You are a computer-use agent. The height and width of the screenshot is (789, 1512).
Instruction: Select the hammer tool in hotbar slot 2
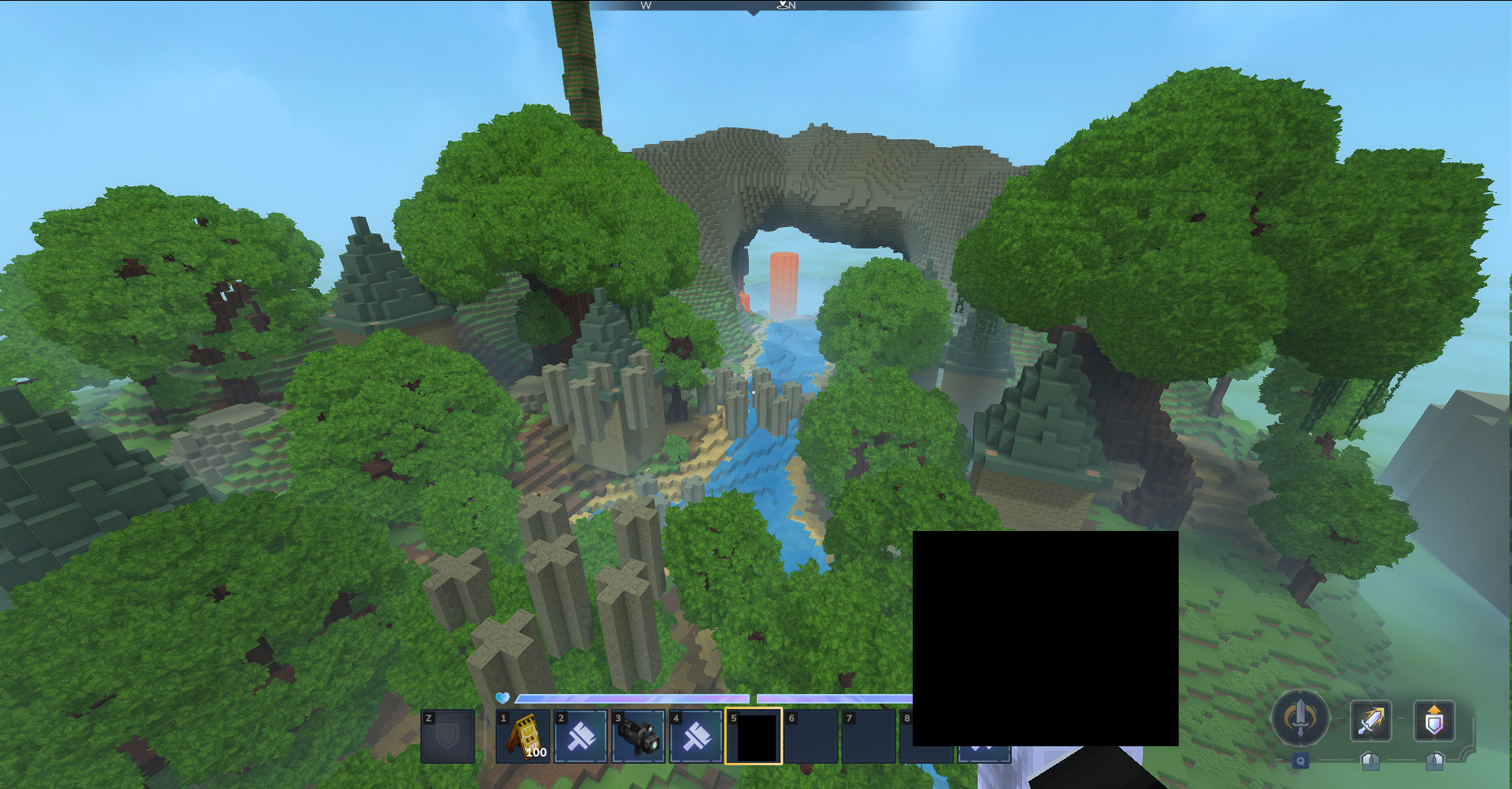(581, 736)
